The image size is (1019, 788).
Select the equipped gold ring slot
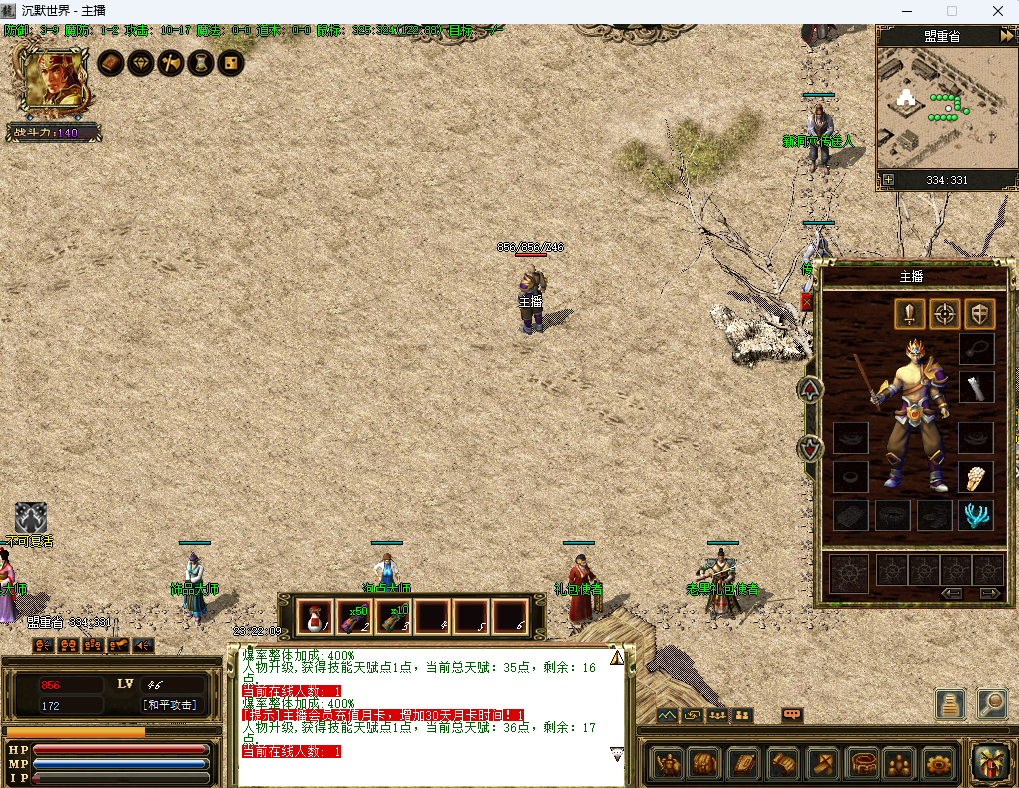(x=976, y=477)
